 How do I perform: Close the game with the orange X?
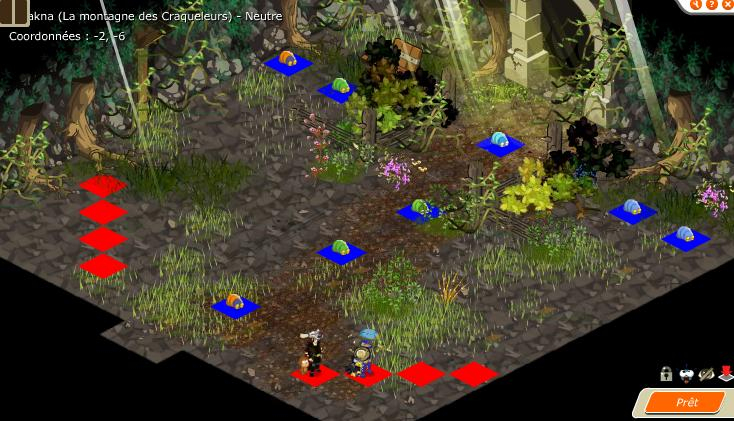(727, 4)
